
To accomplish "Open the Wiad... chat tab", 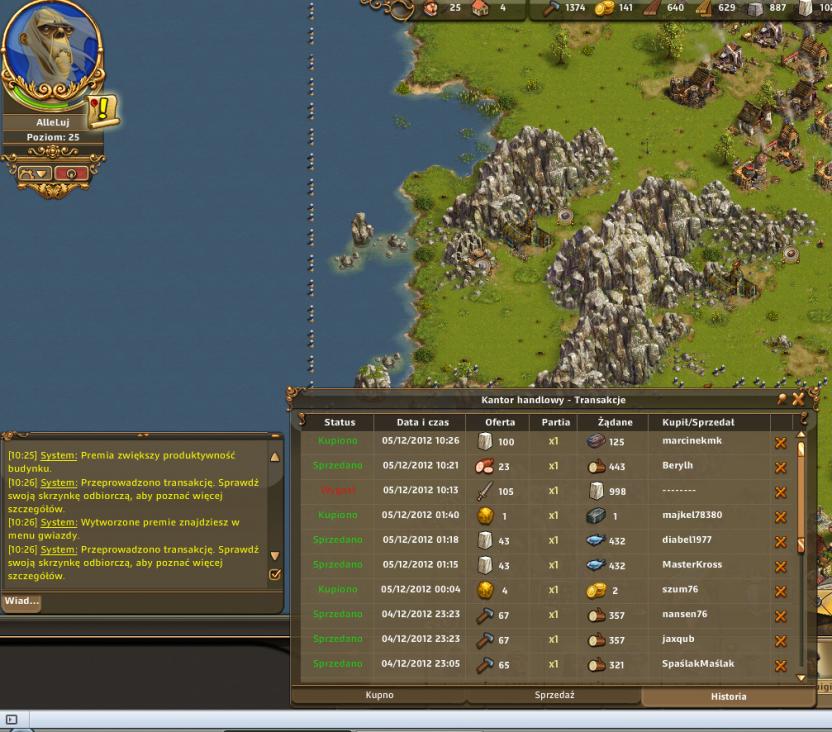I will [x=22, y=601].
